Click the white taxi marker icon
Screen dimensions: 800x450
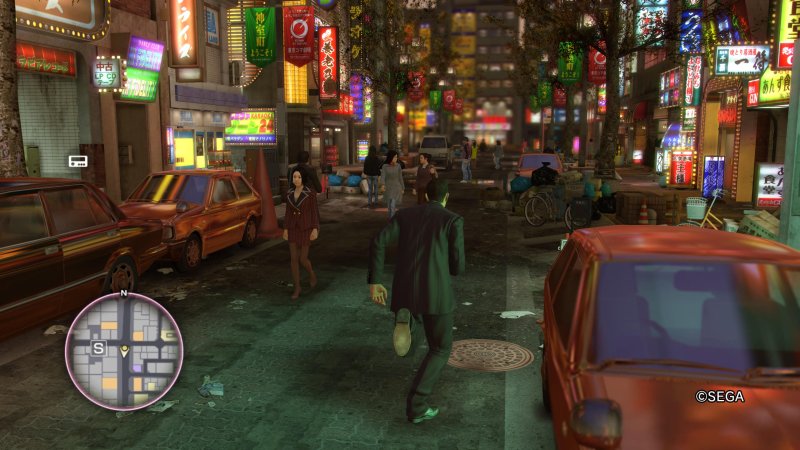click(78, 160)
